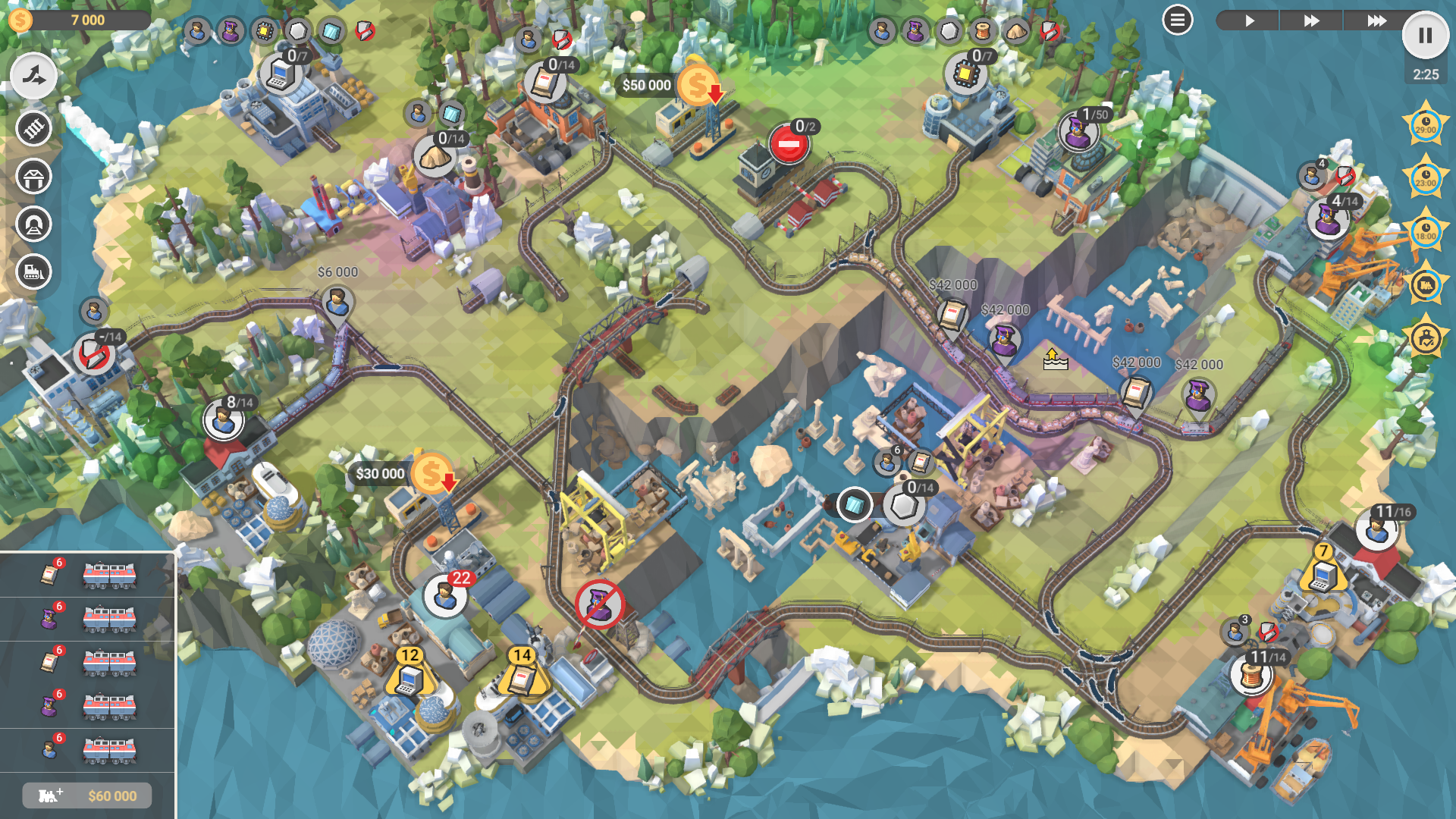Choose the bridge construction tool
1456x819 pixels.
pyautogui.click(x=33, y=177)
